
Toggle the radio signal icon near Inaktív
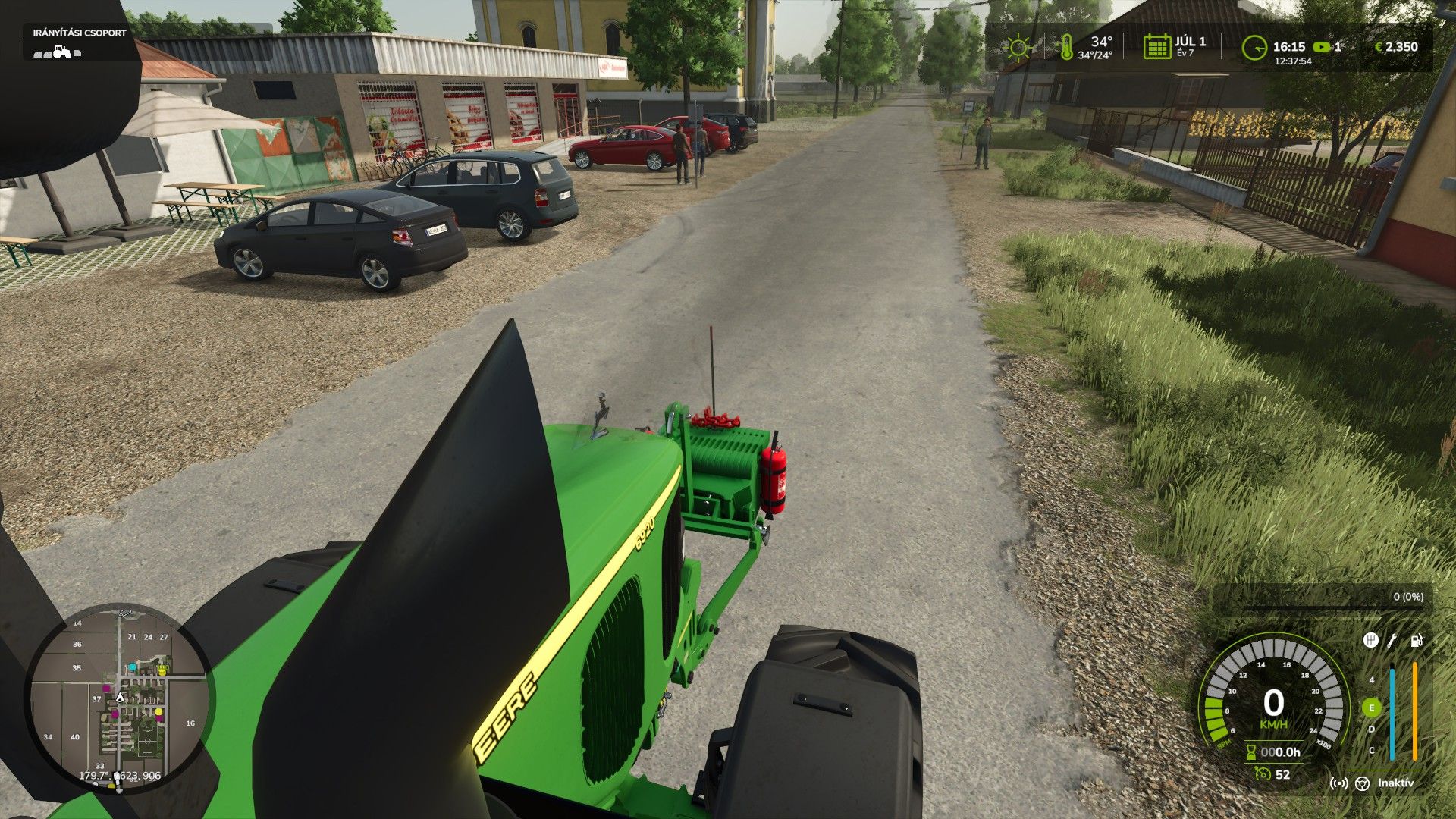[1339, 784]
